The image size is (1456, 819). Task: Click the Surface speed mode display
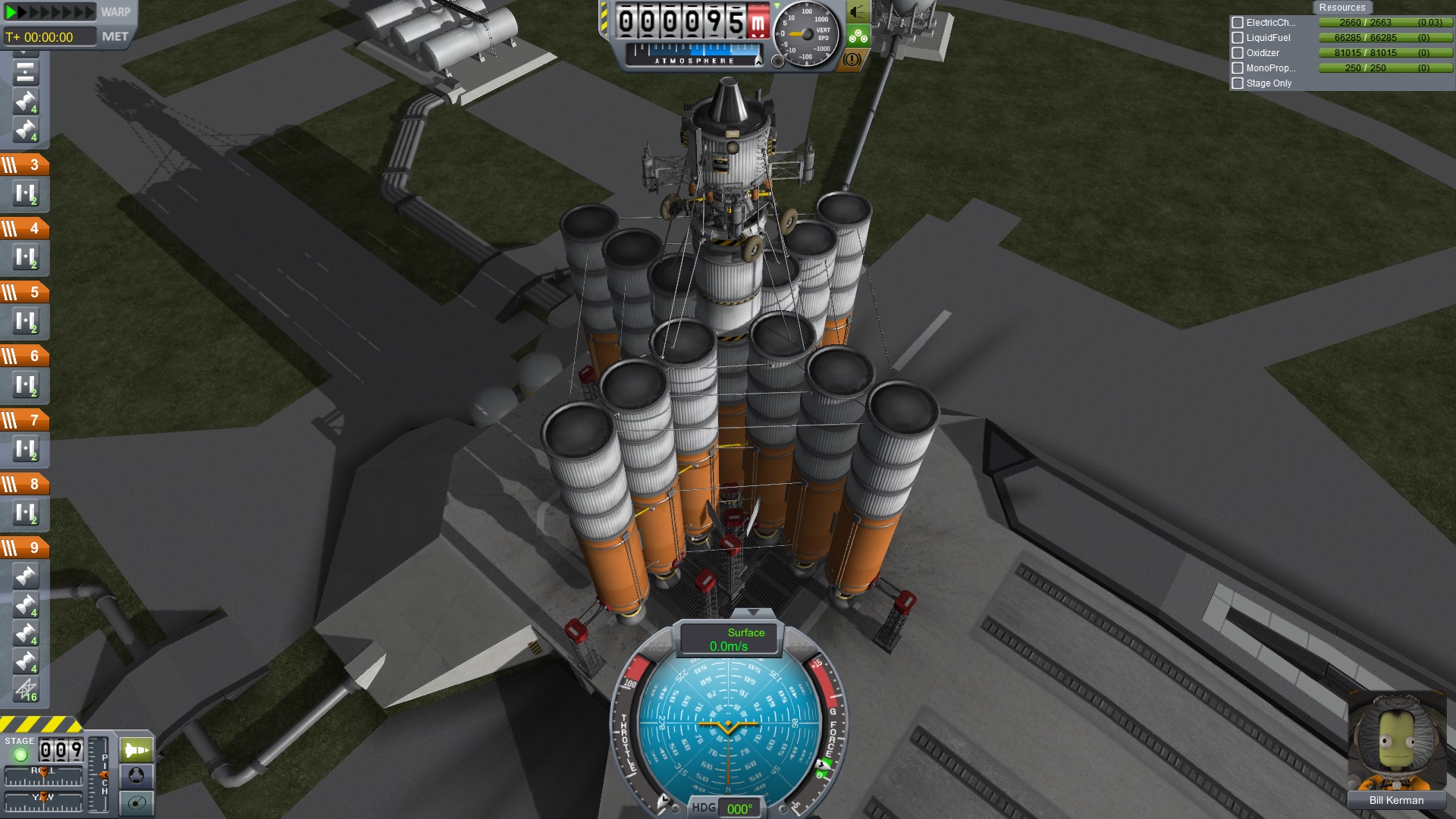click(730, 639)
